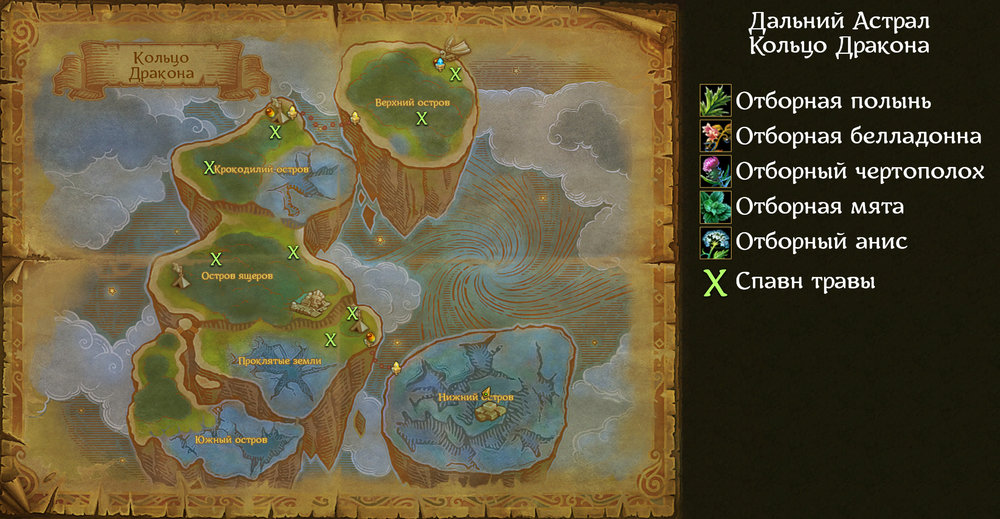This screenshot has width=1000, height=519.
Task: Click the Спавн травы legend marker
Action: pyautogui.click(x=715, y=283)
